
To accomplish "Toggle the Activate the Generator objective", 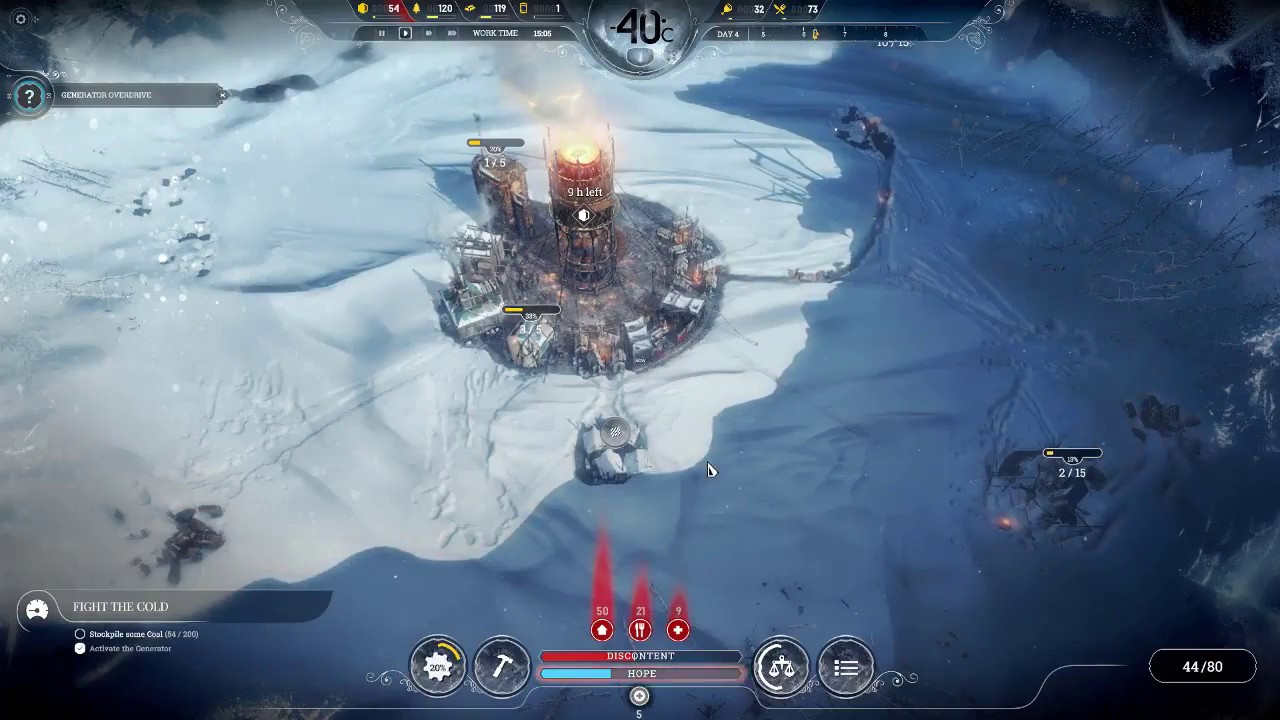I will click(80, 648).
